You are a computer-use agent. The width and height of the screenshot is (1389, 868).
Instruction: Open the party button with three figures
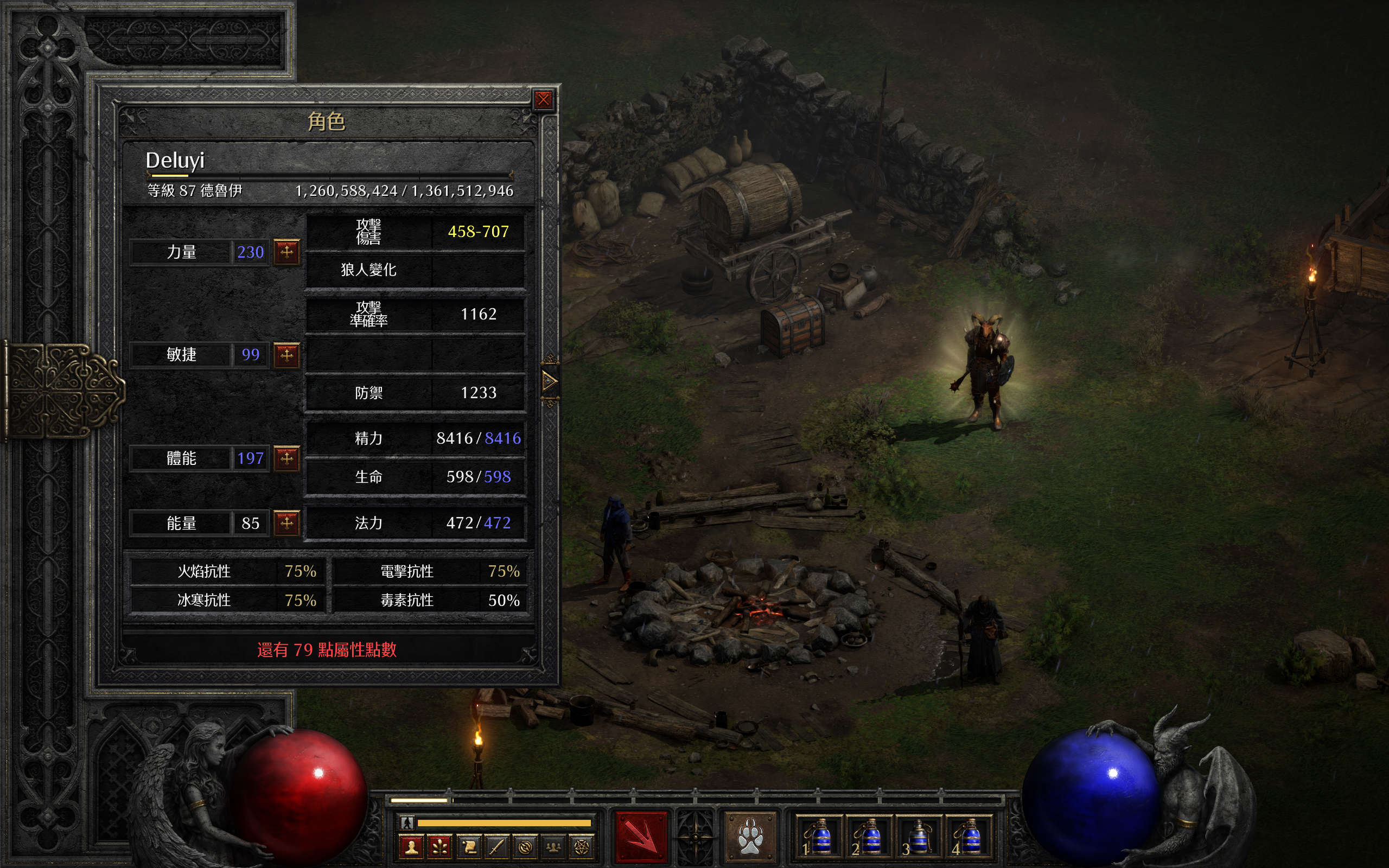[553, 847]
